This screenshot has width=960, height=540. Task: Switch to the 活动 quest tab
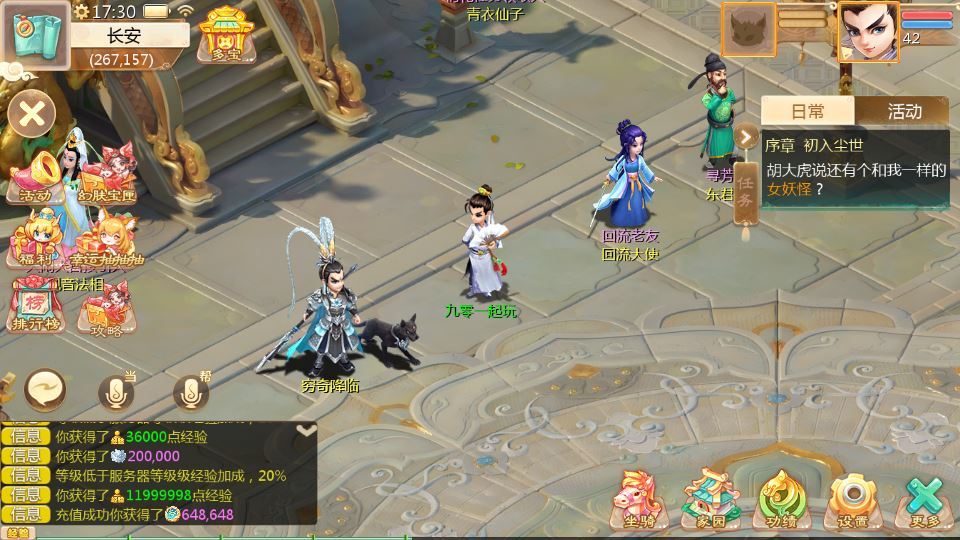903,111
